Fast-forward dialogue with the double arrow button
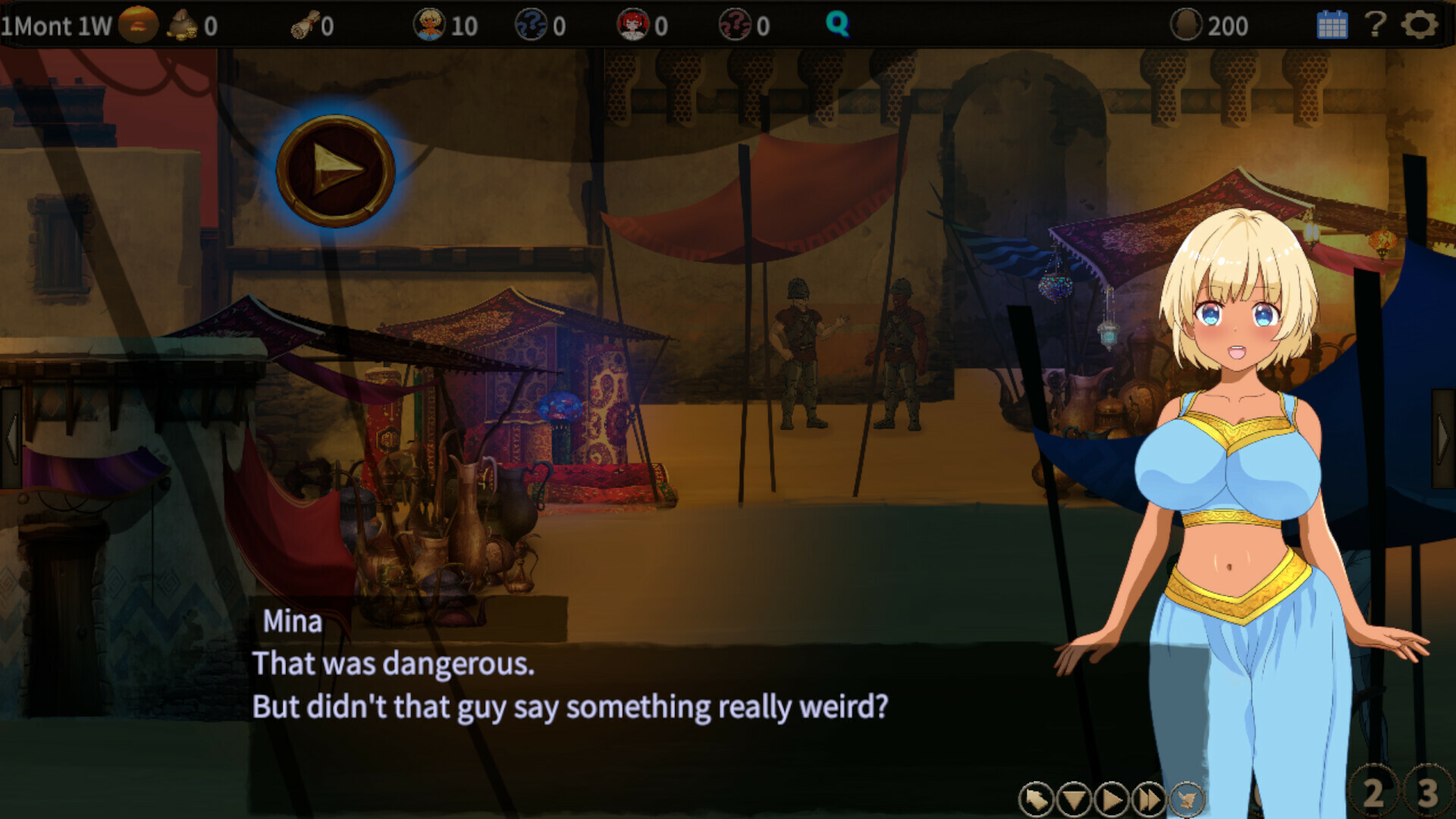Screen dimensions: 1456x819 1149,799
